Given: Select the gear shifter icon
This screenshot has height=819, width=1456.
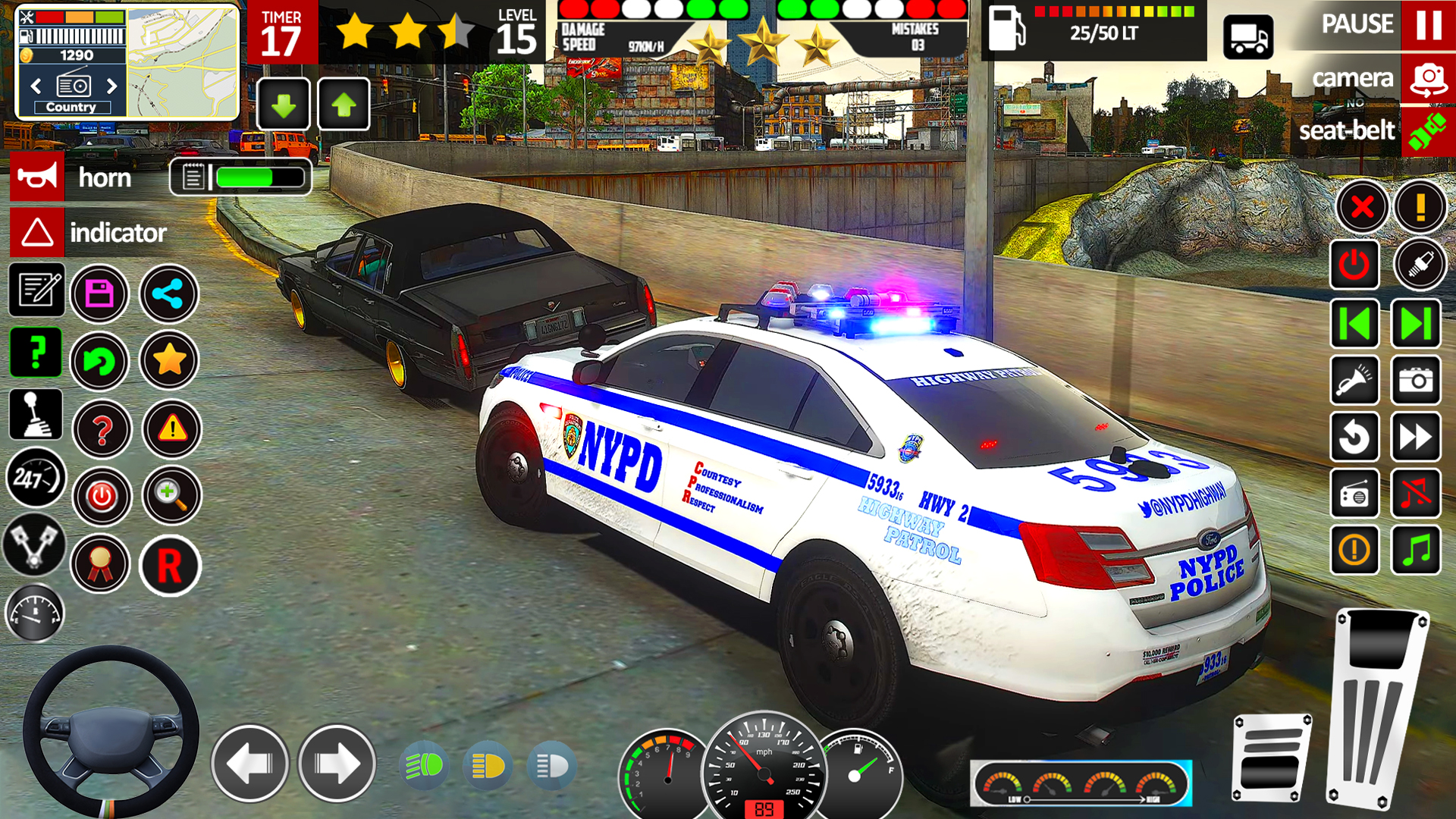Looking at the screenshot, I should tap(34, 415).
